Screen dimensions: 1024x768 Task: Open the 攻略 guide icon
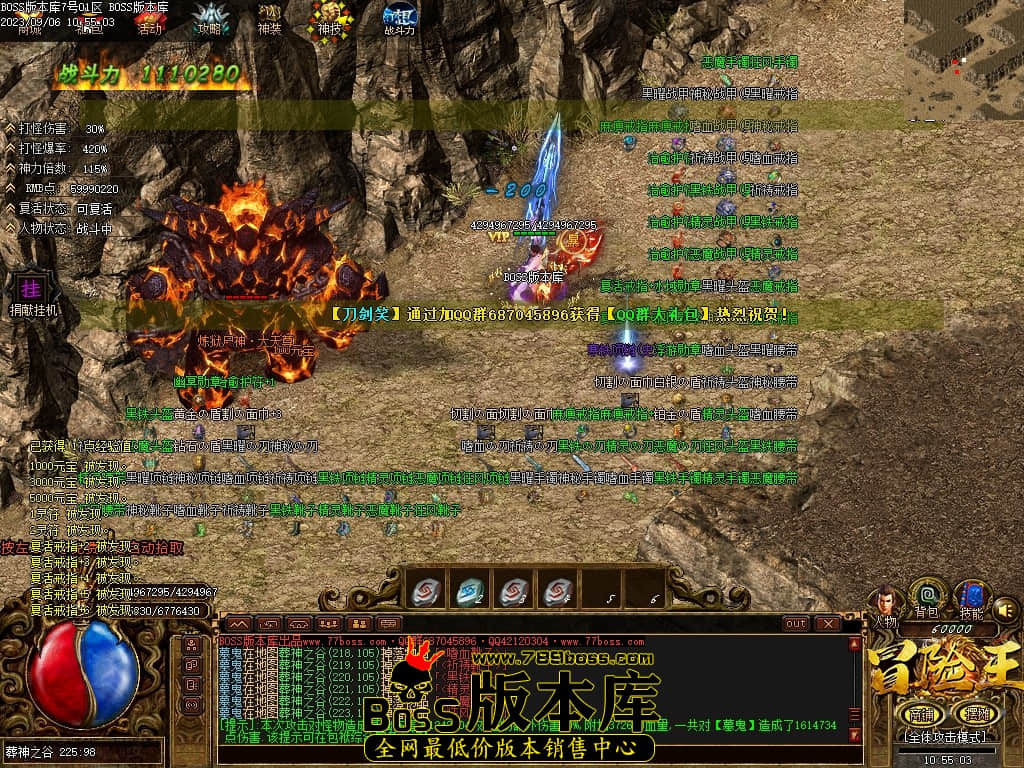tap(210, 19)
